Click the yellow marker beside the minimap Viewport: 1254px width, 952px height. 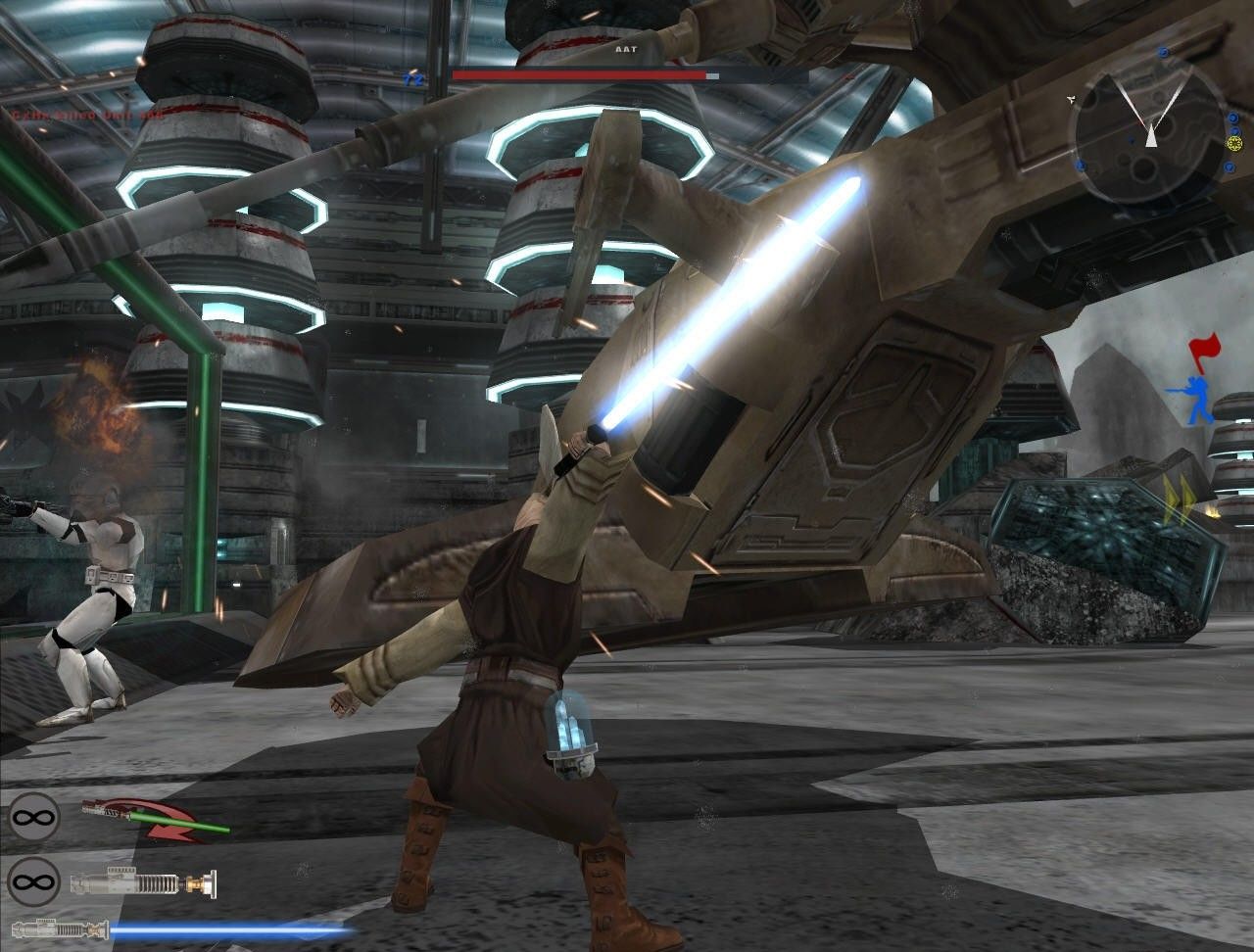tap(1233, 144)
